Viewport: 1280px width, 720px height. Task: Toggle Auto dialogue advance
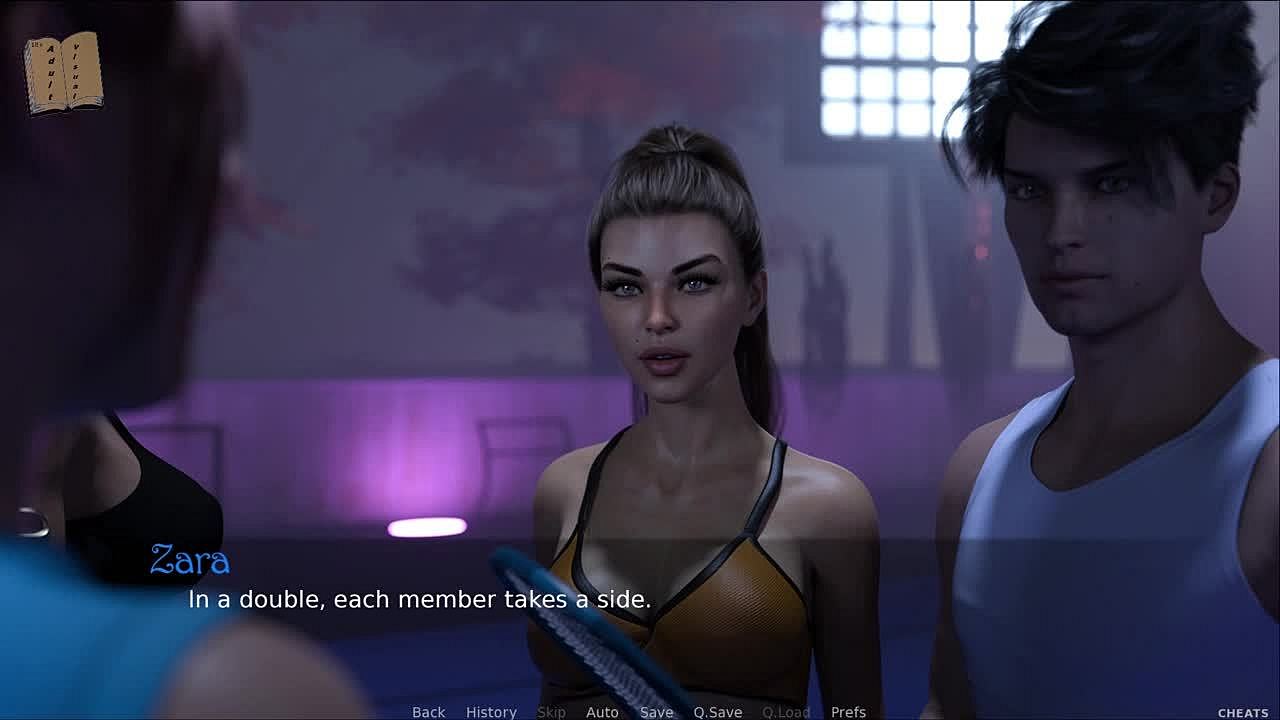[602, 712]
